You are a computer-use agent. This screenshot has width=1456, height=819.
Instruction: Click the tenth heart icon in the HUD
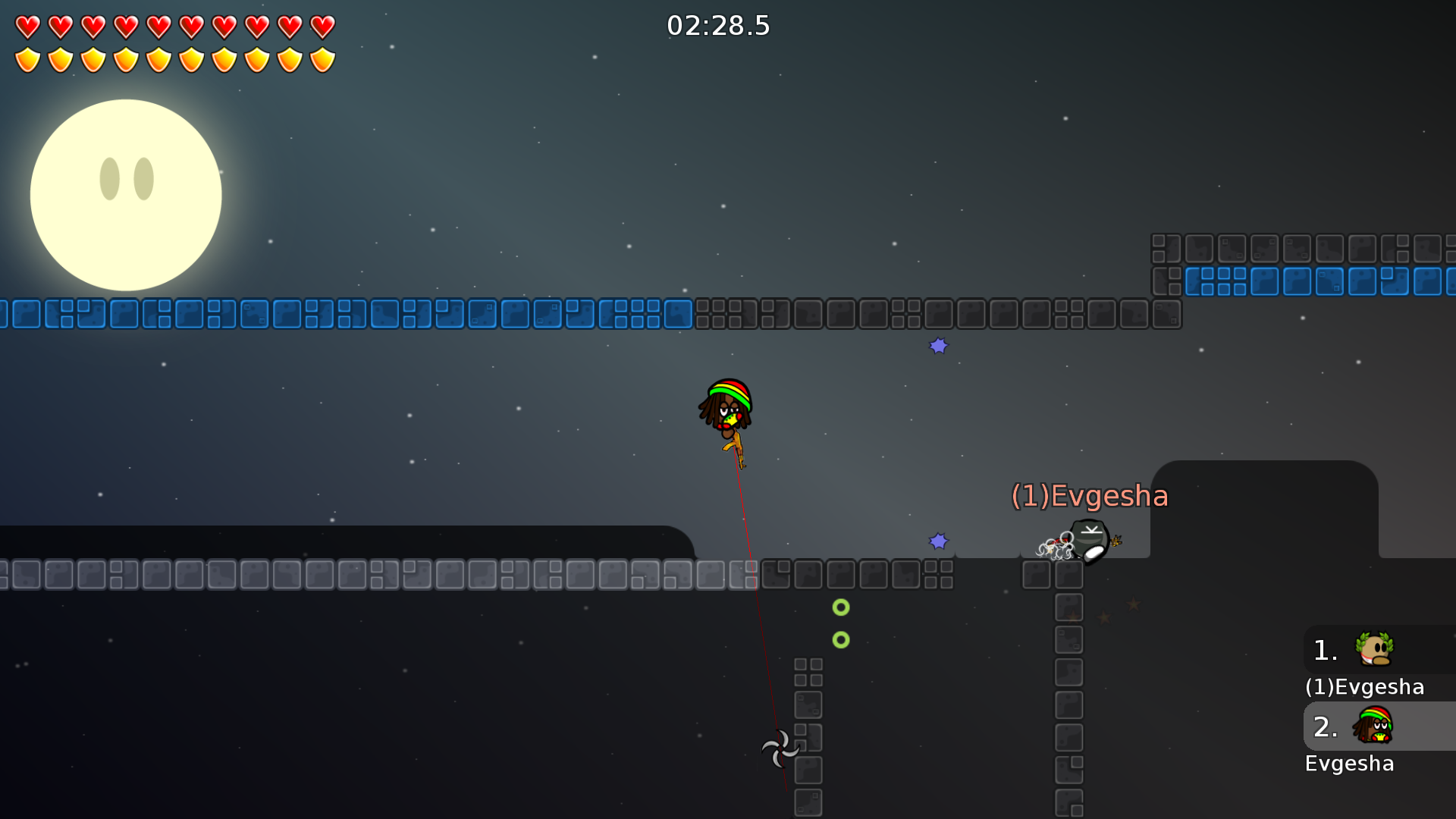pos(322,25)
